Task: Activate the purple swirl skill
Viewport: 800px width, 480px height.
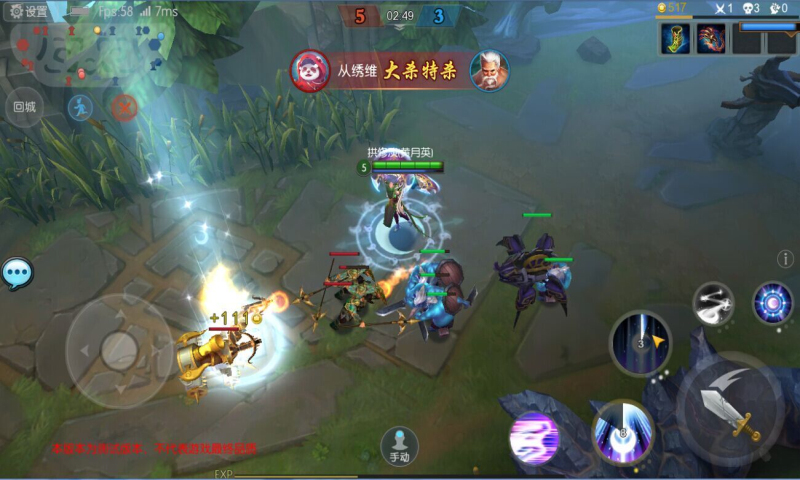Action: [534, 438]
